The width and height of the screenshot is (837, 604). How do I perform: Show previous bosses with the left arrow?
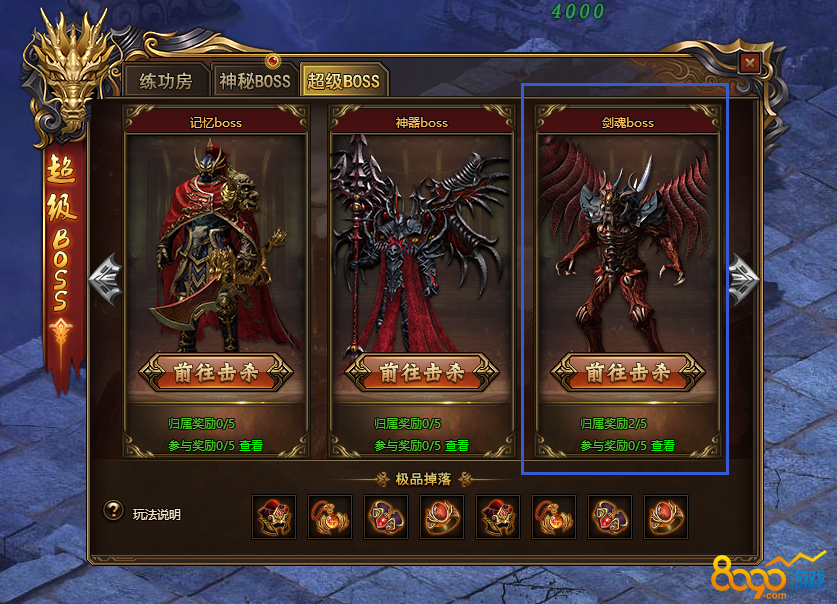(x=106, y=273)
